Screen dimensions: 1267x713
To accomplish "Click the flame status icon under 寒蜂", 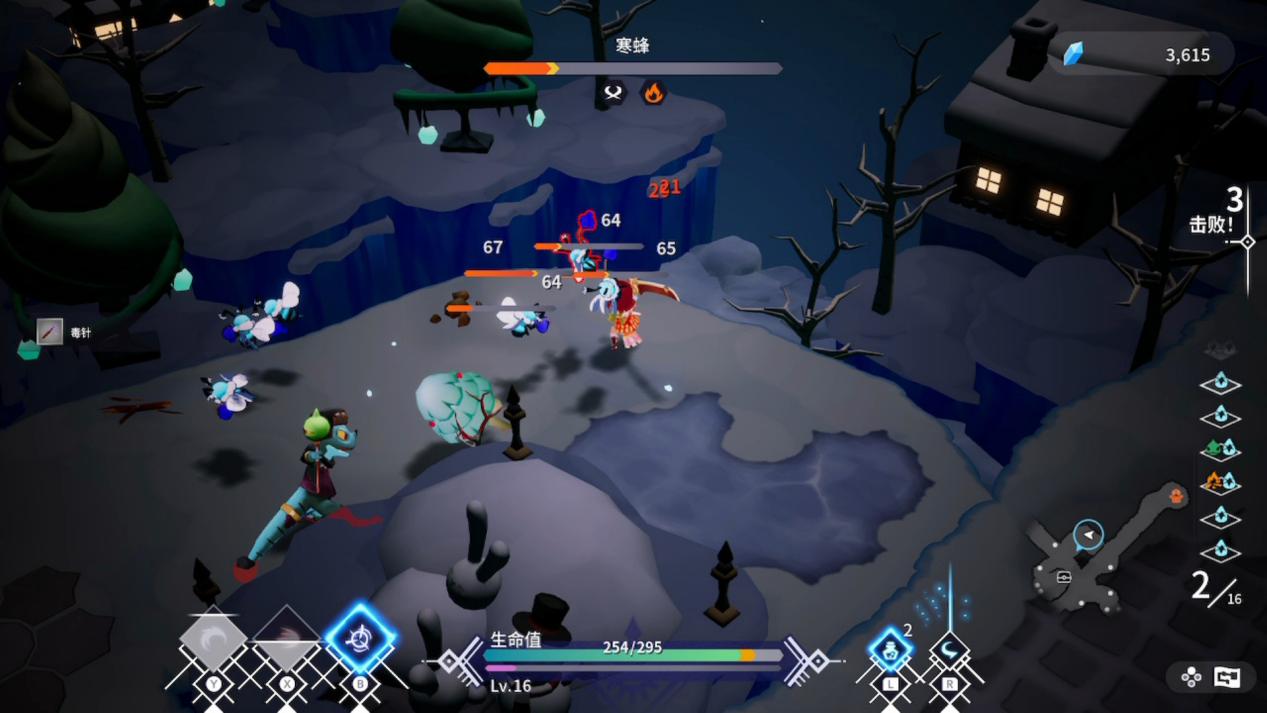I will point(653,93).
